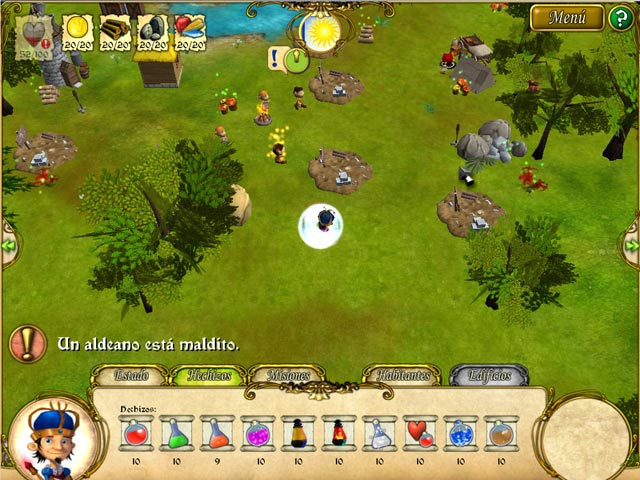640x480 pixels.
Task: Show the Habitantes tab
Action: coord(401,376)
